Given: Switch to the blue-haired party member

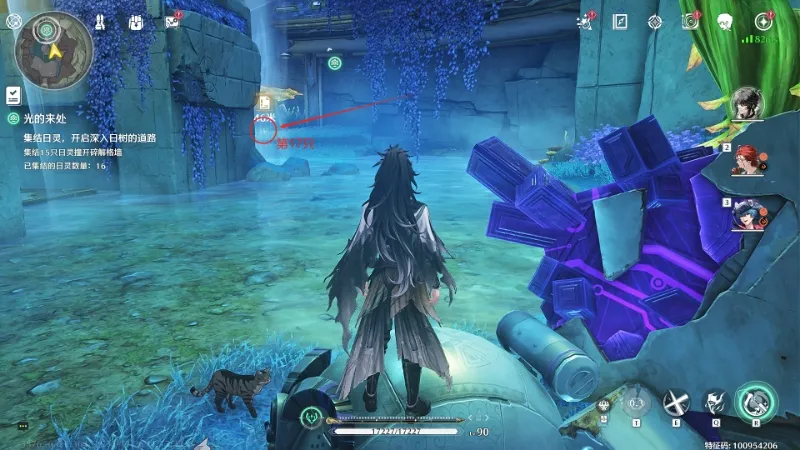Looking at the screenshot, I should 746,212.
